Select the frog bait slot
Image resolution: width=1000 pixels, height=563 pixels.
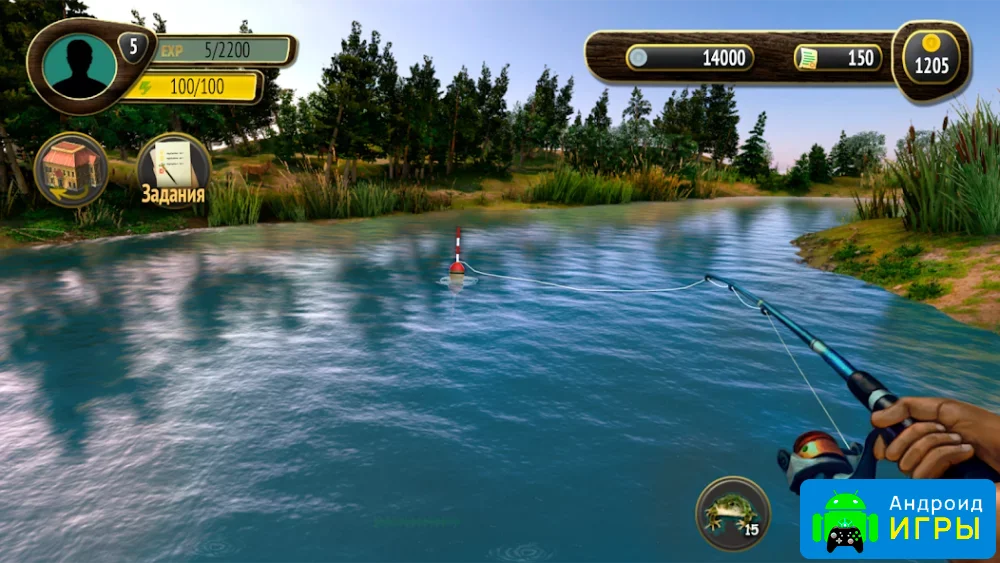732,513
